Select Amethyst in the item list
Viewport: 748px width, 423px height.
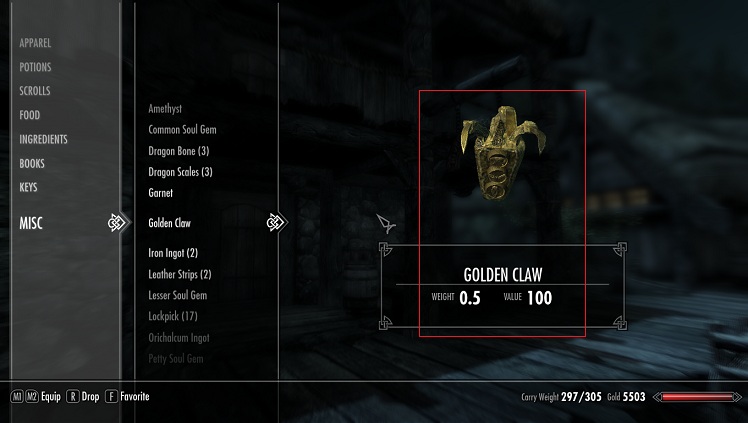(x=165, y=108)
